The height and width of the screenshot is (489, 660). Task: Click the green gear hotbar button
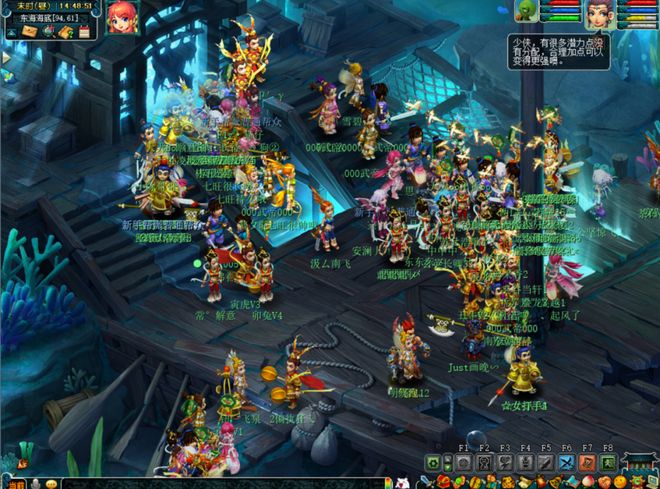[x=433, y=463]
